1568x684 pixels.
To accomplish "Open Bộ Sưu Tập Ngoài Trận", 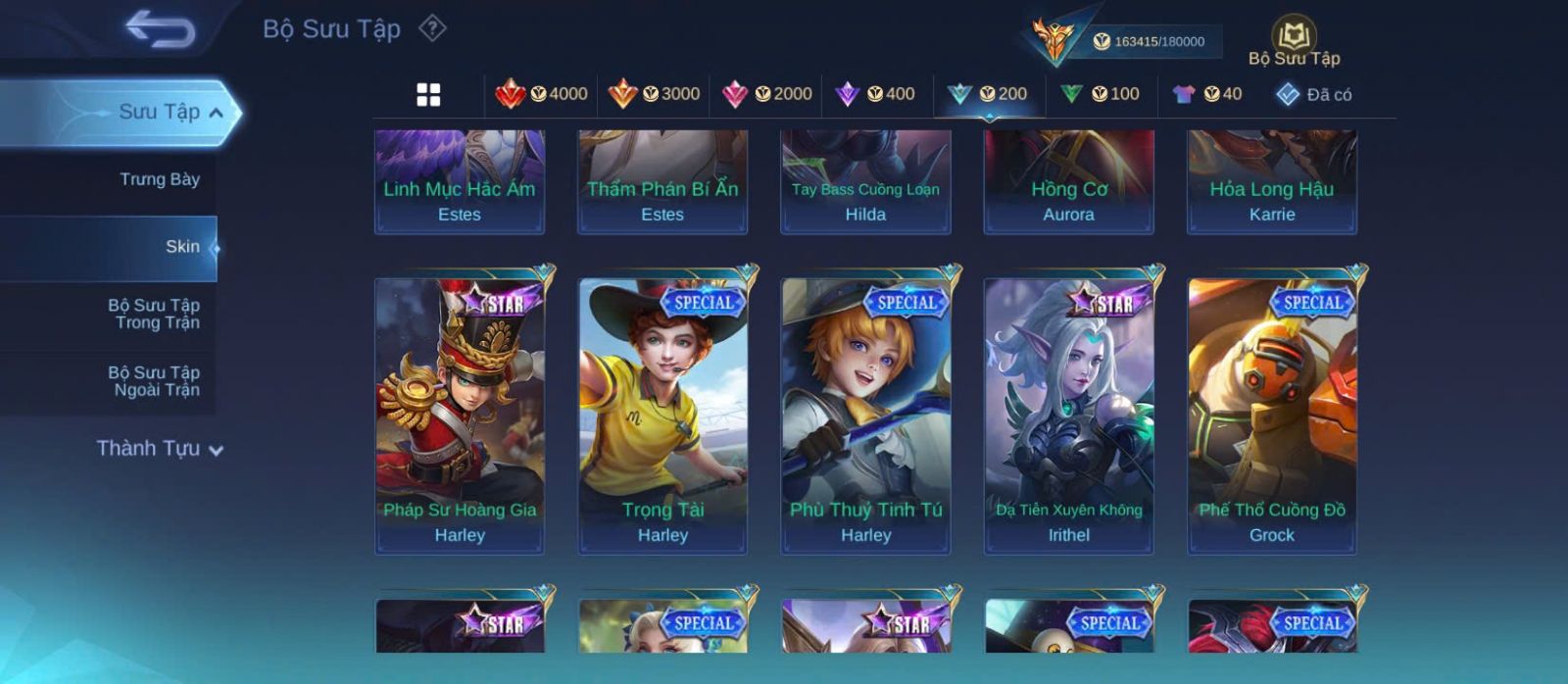I will click(x=154, y=381).
